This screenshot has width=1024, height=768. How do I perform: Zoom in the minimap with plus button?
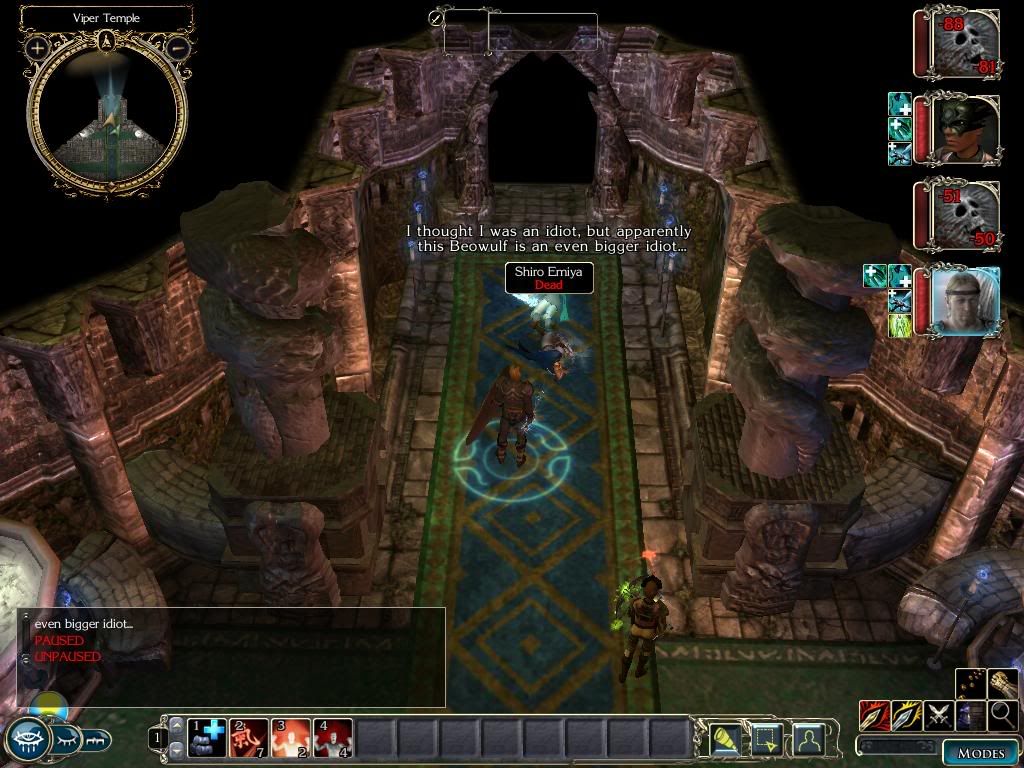click(37, 47)
